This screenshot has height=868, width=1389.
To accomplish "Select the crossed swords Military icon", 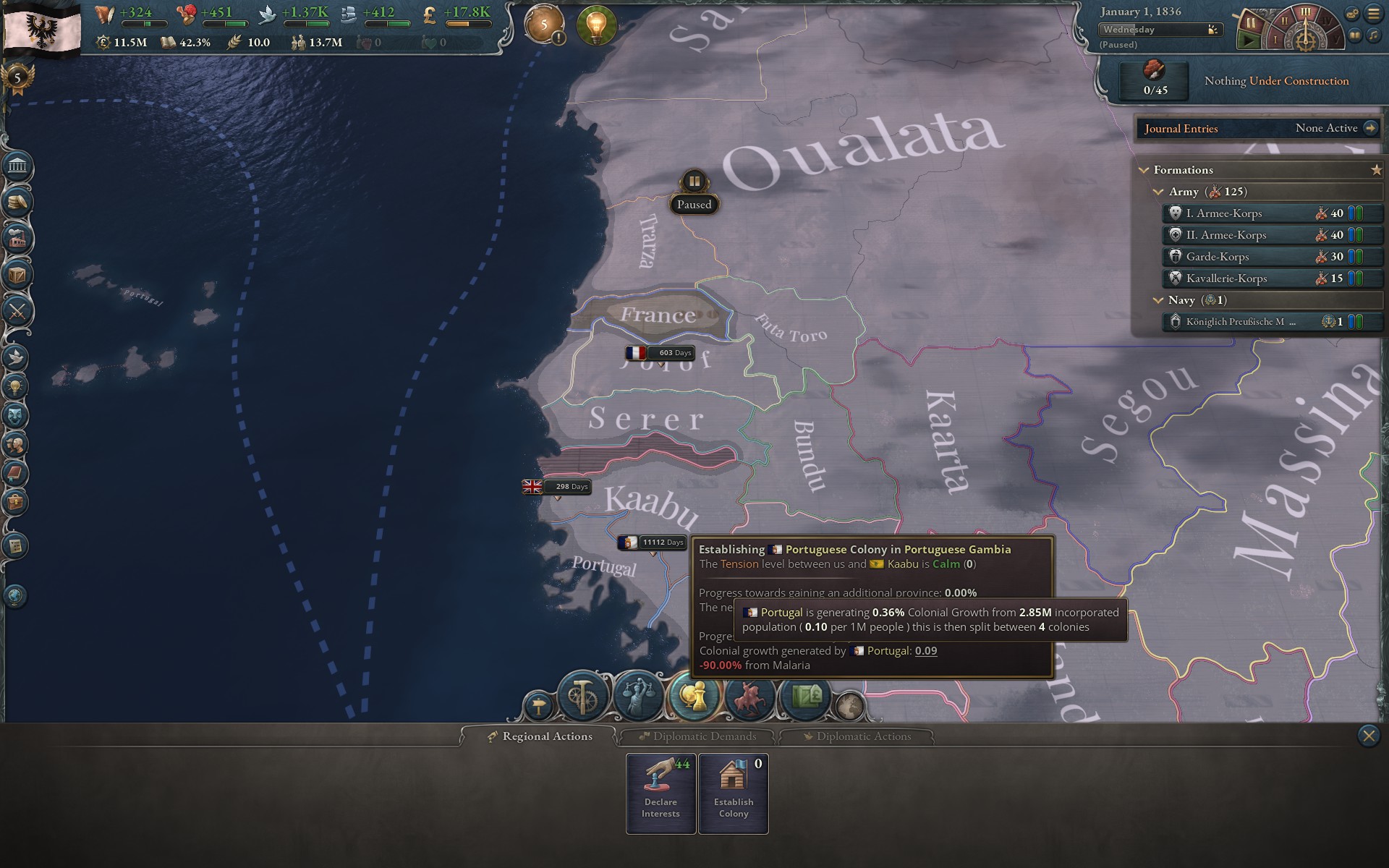I will pos(18,312).
